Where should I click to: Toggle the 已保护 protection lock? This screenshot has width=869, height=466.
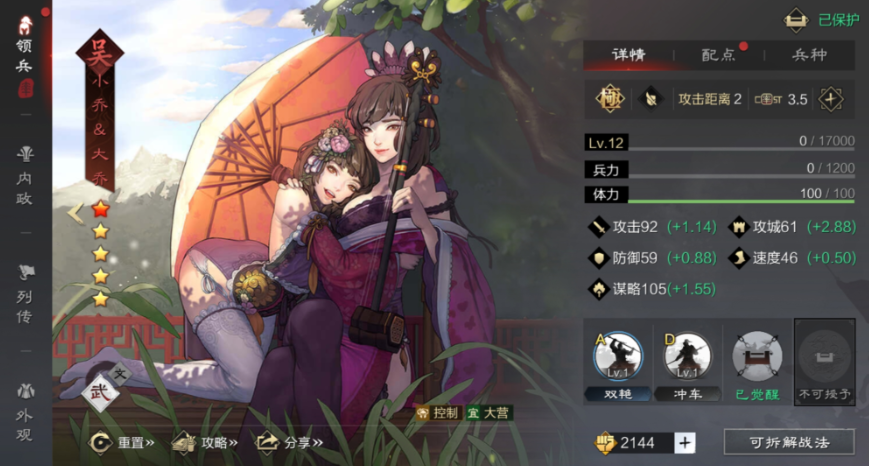pos(822,19)
